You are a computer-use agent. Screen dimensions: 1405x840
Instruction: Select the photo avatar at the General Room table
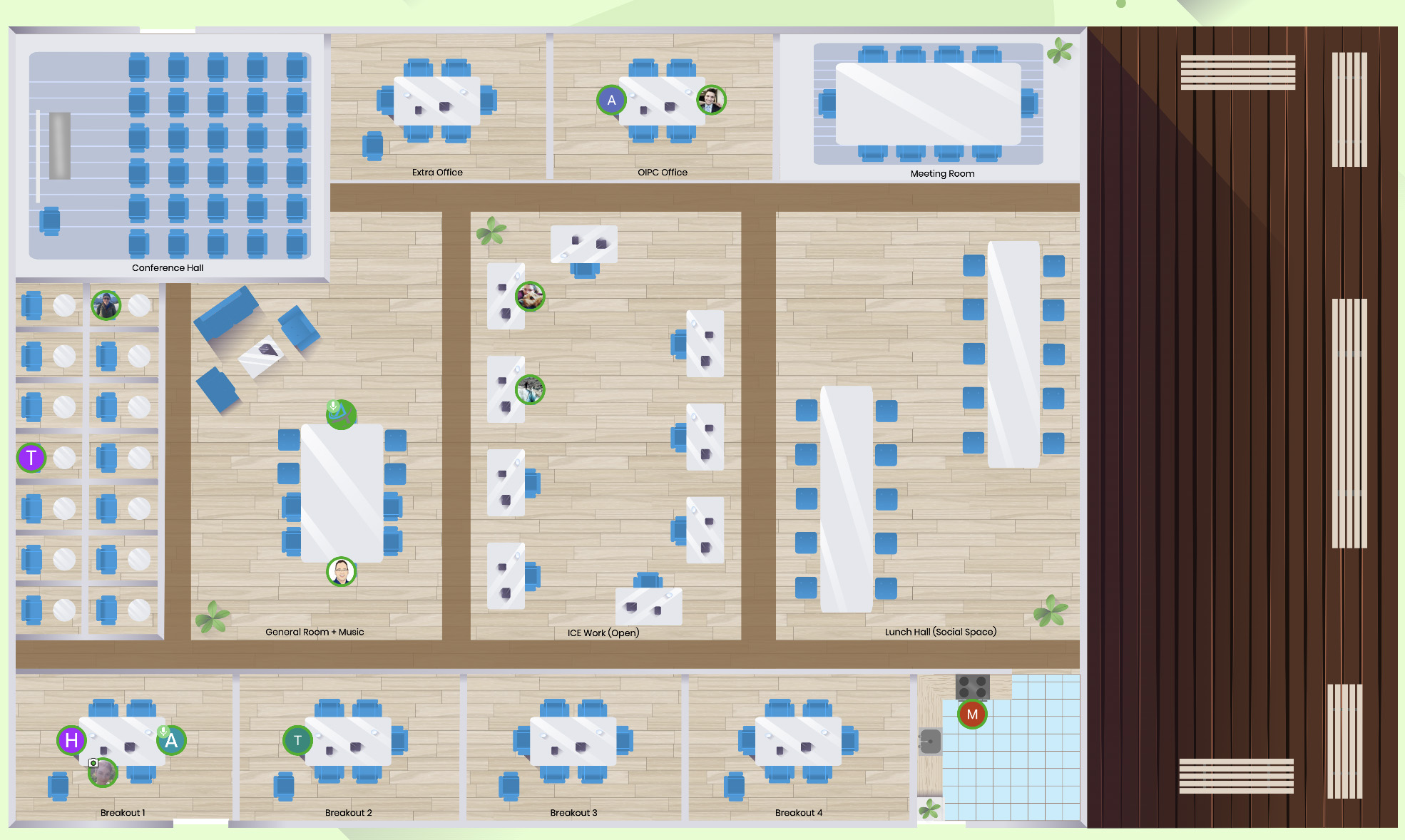[x=340, y=571]
